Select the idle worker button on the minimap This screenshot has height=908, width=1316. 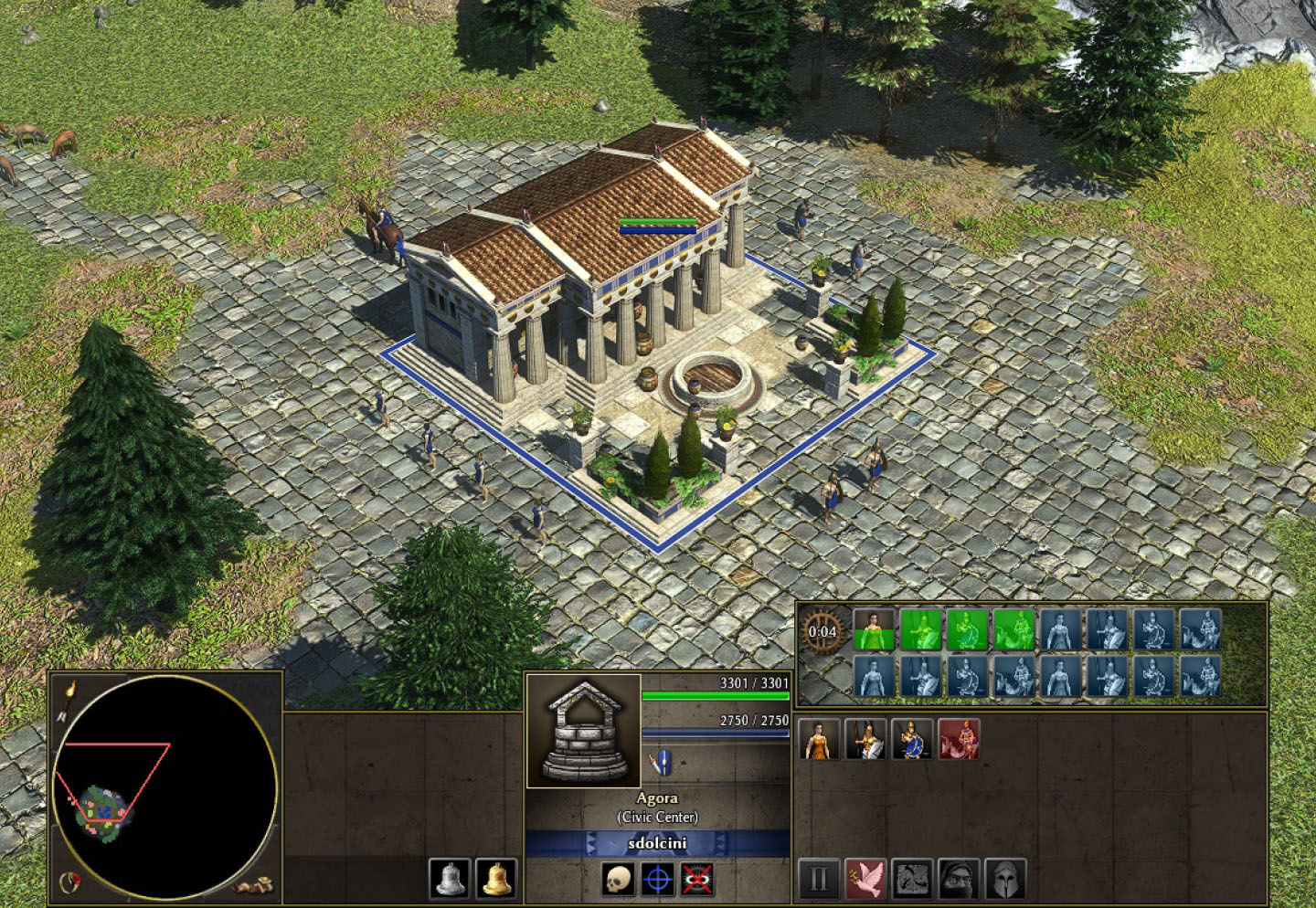tap(253, 885)
